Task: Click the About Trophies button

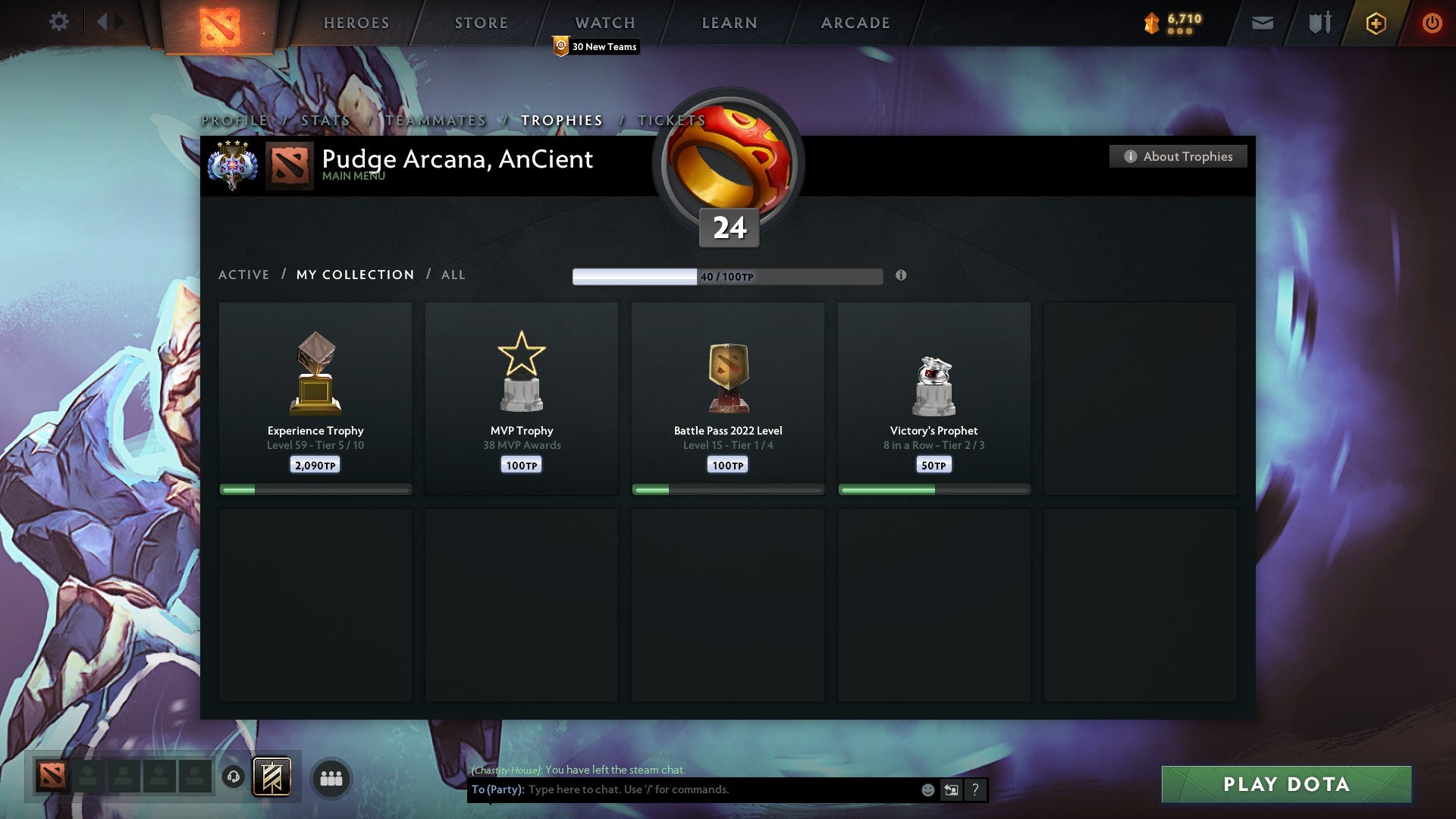Action: point(1178,156)
